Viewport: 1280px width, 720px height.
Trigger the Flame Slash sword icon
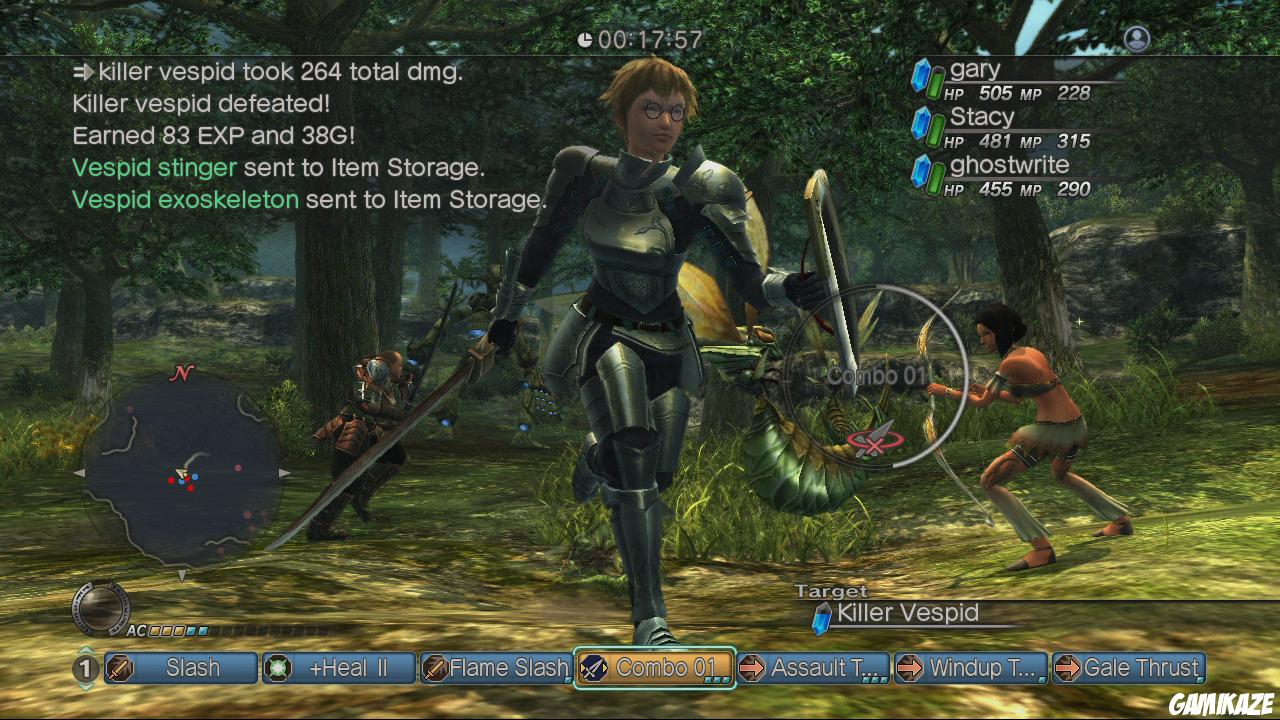pyautogui.click(x=434, y=668)
